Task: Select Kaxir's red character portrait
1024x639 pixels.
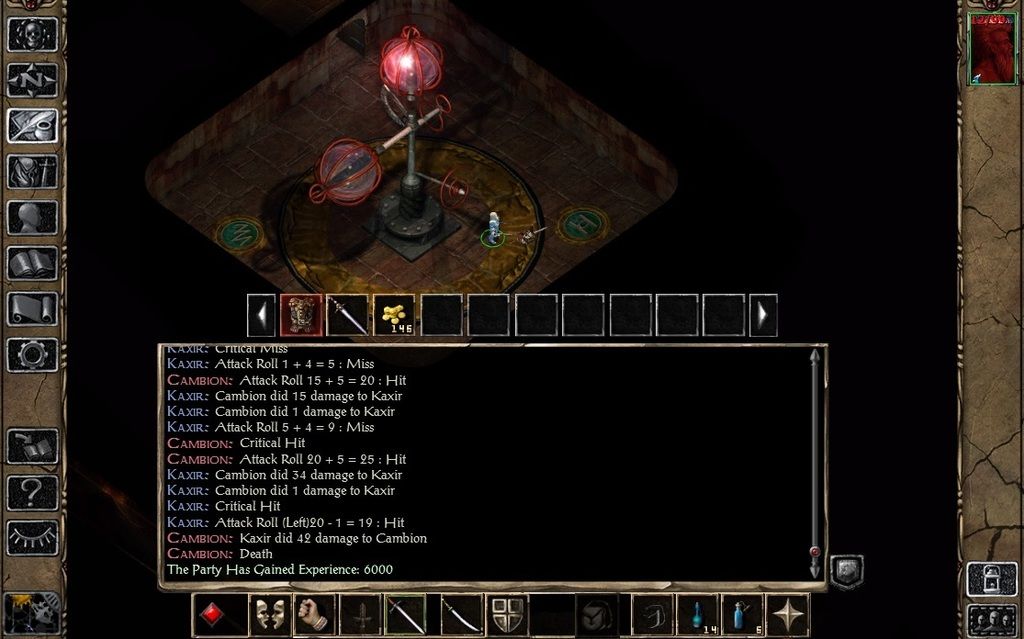Action: coord(992,49)
